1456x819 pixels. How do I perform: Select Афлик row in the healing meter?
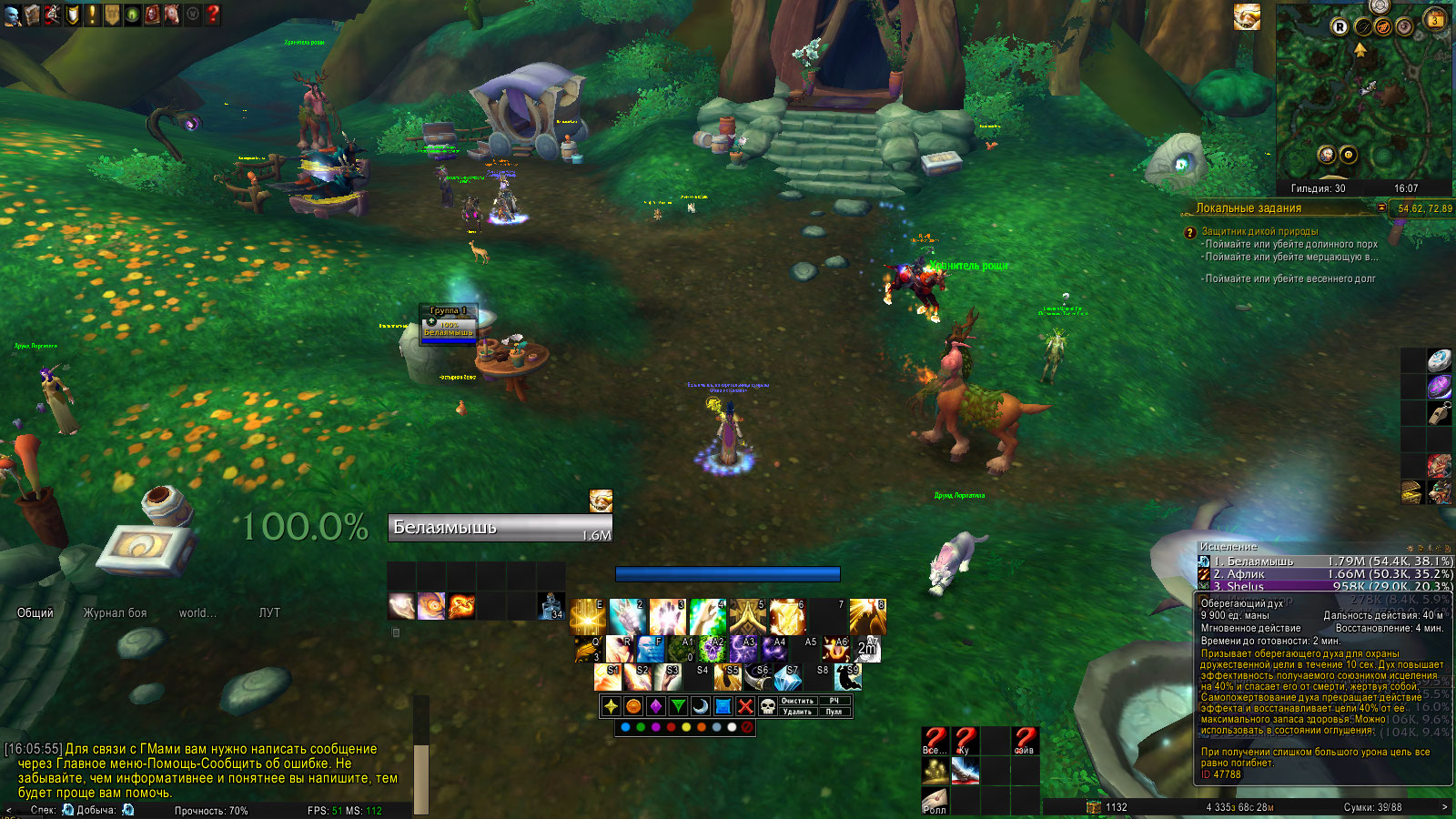click(x=1324, y=574)
